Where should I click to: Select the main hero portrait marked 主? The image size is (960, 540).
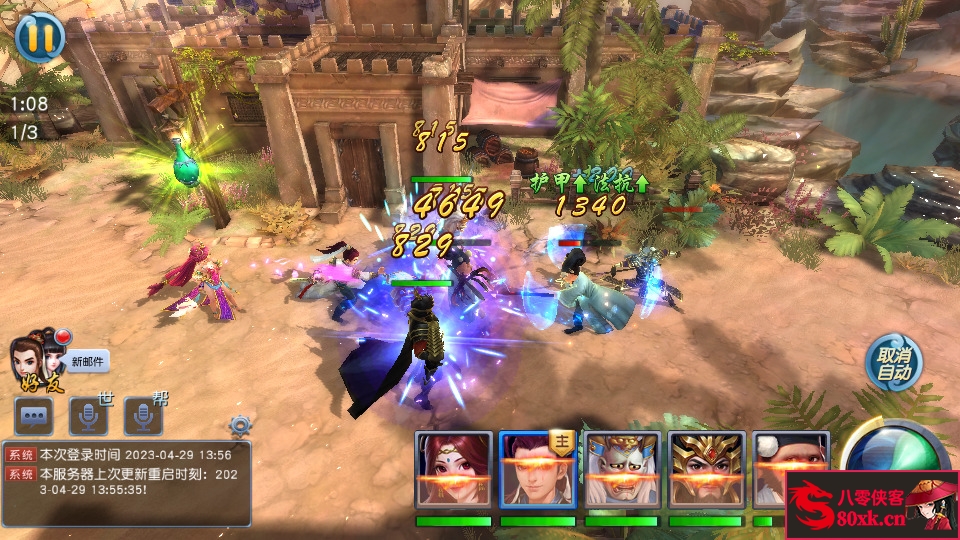pos(538,470)
